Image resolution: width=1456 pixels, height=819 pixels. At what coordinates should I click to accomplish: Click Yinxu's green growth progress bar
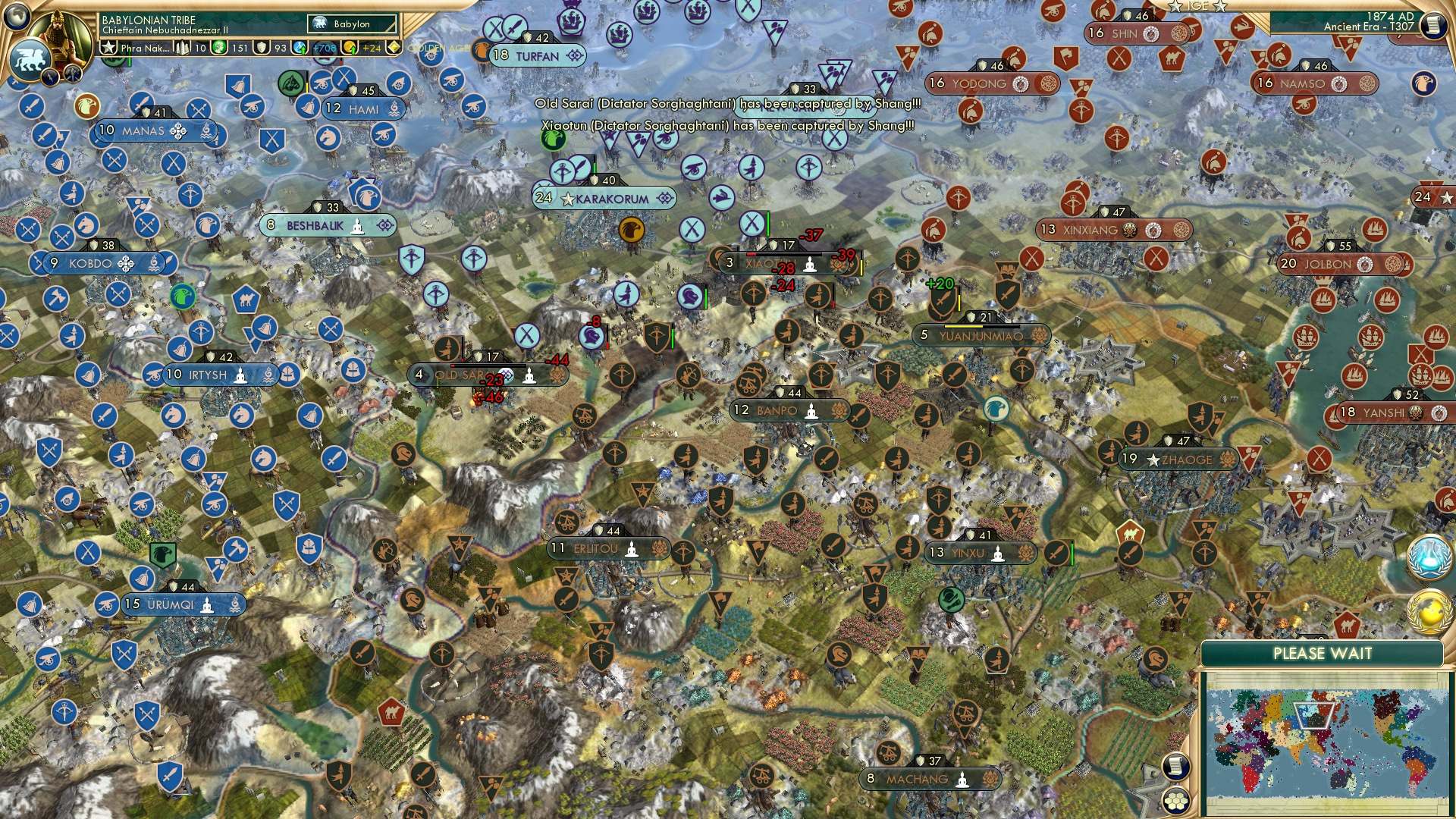click(1072, 553)
